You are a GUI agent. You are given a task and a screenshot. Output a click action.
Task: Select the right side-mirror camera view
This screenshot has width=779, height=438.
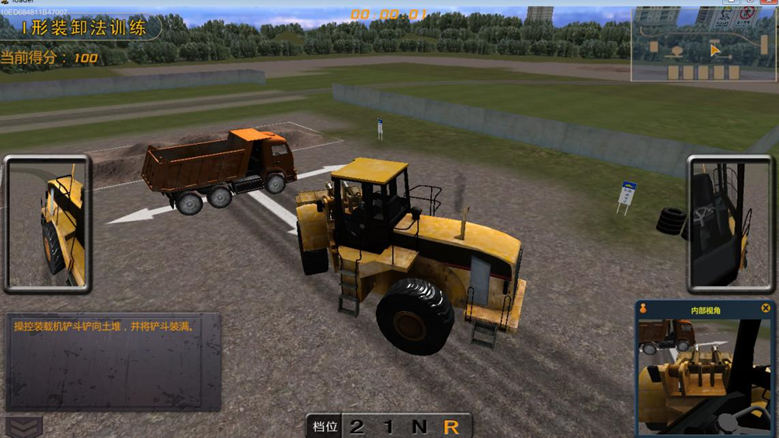tap(731, 223)
